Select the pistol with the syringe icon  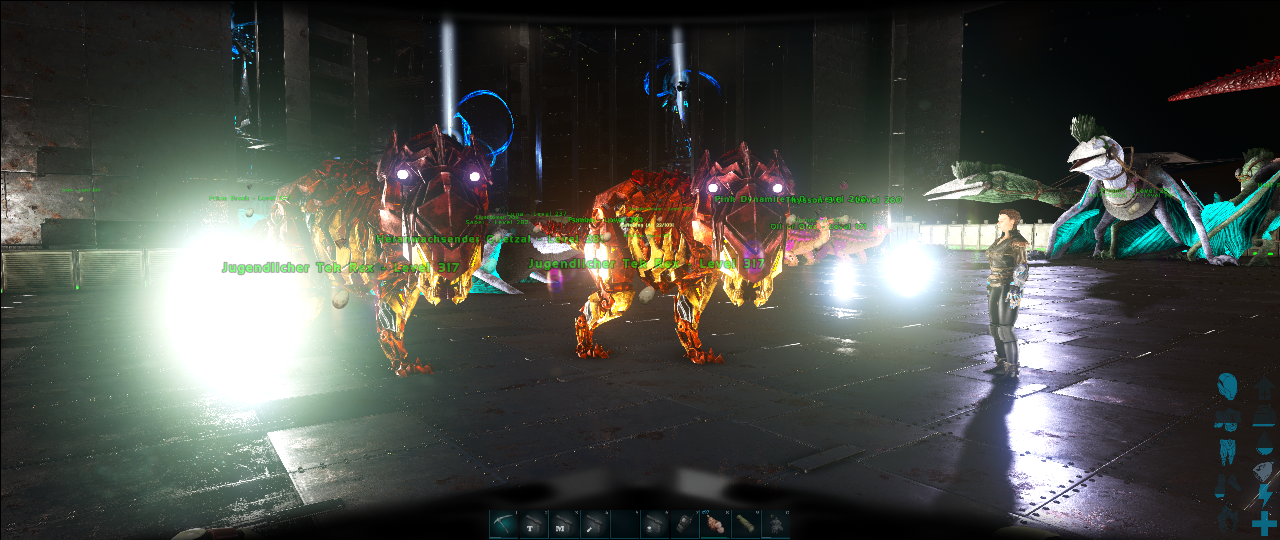pos(595,524)
